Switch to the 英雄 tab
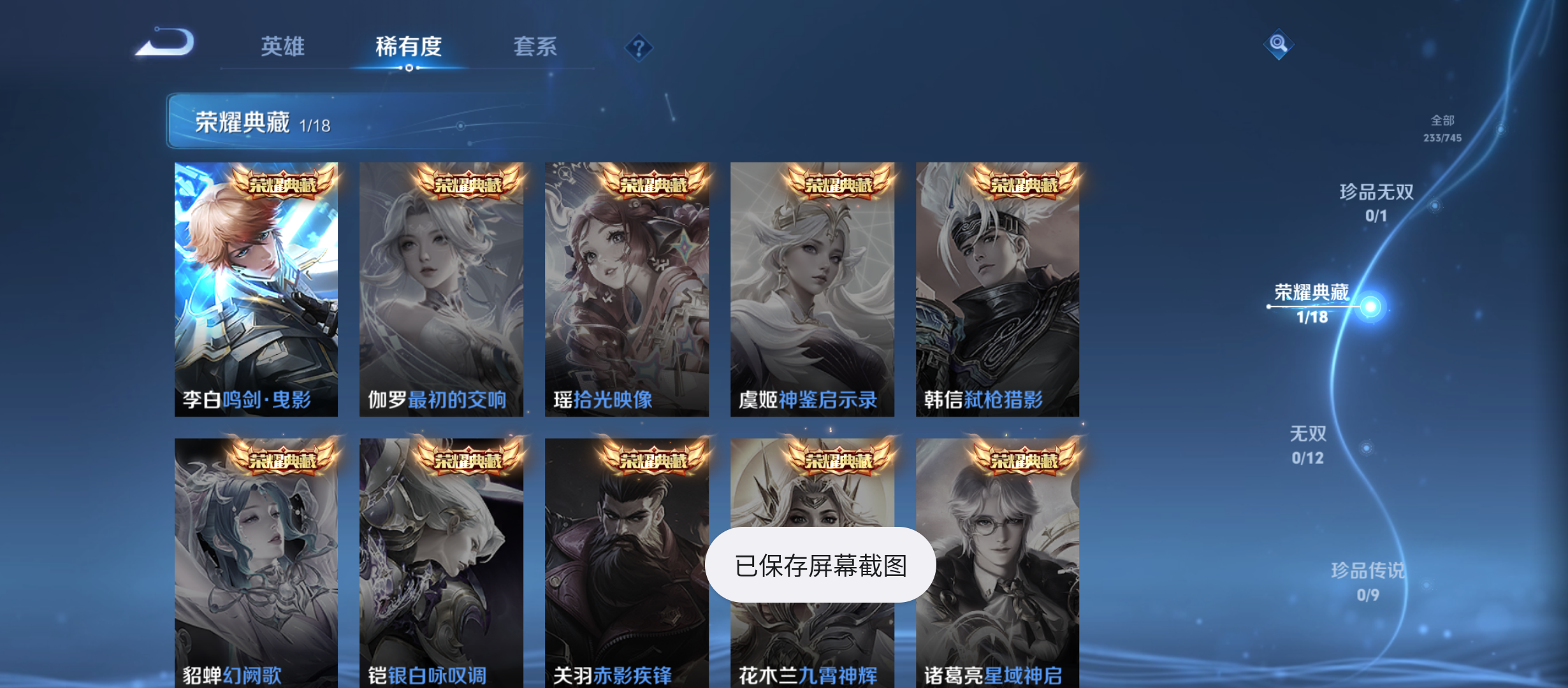Screen dimensions: 1568x688 pyautogui.click(x=282, y=46)
